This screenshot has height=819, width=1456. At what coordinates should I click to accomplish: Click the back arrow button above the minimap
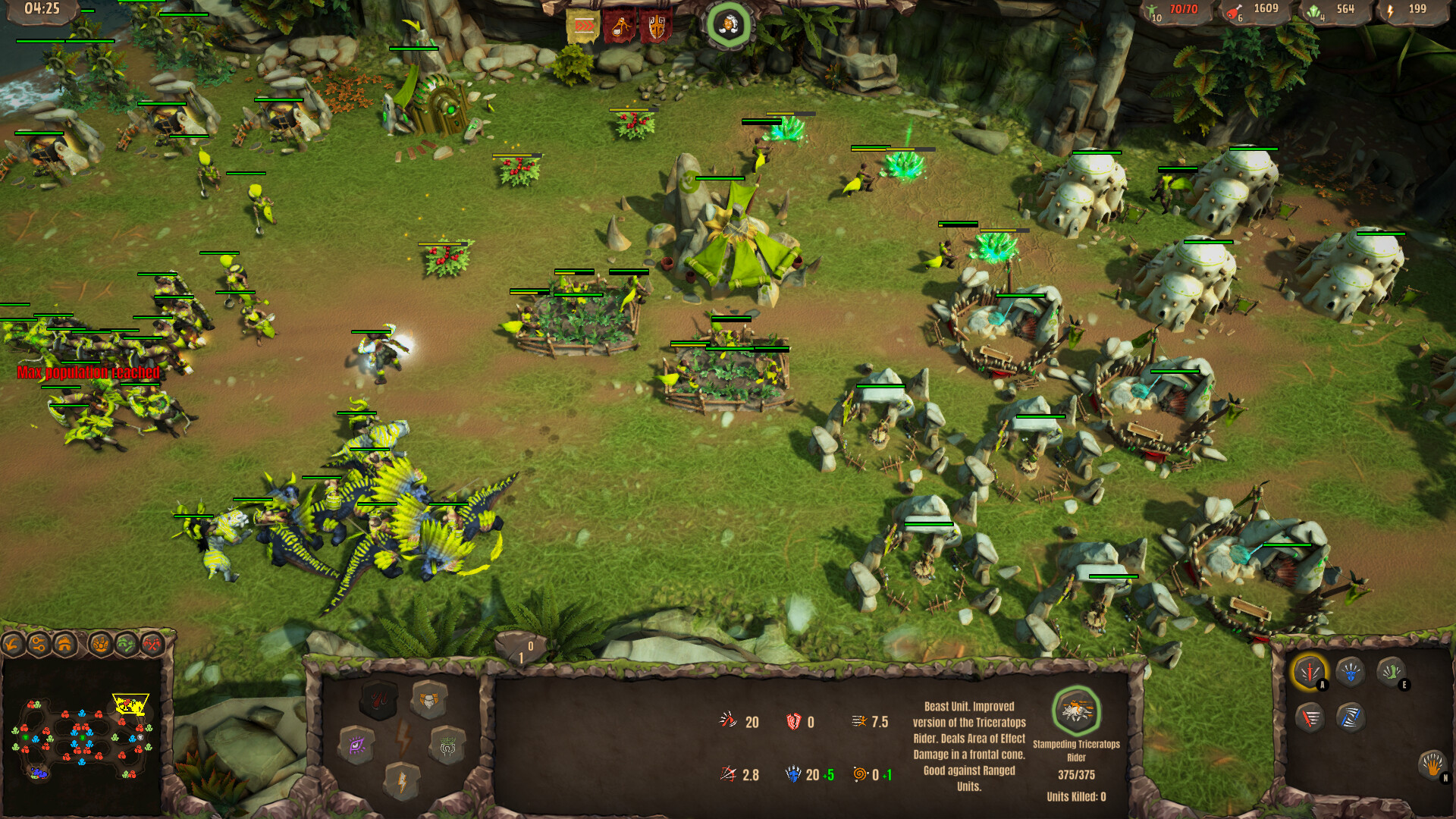coord(12,644)
